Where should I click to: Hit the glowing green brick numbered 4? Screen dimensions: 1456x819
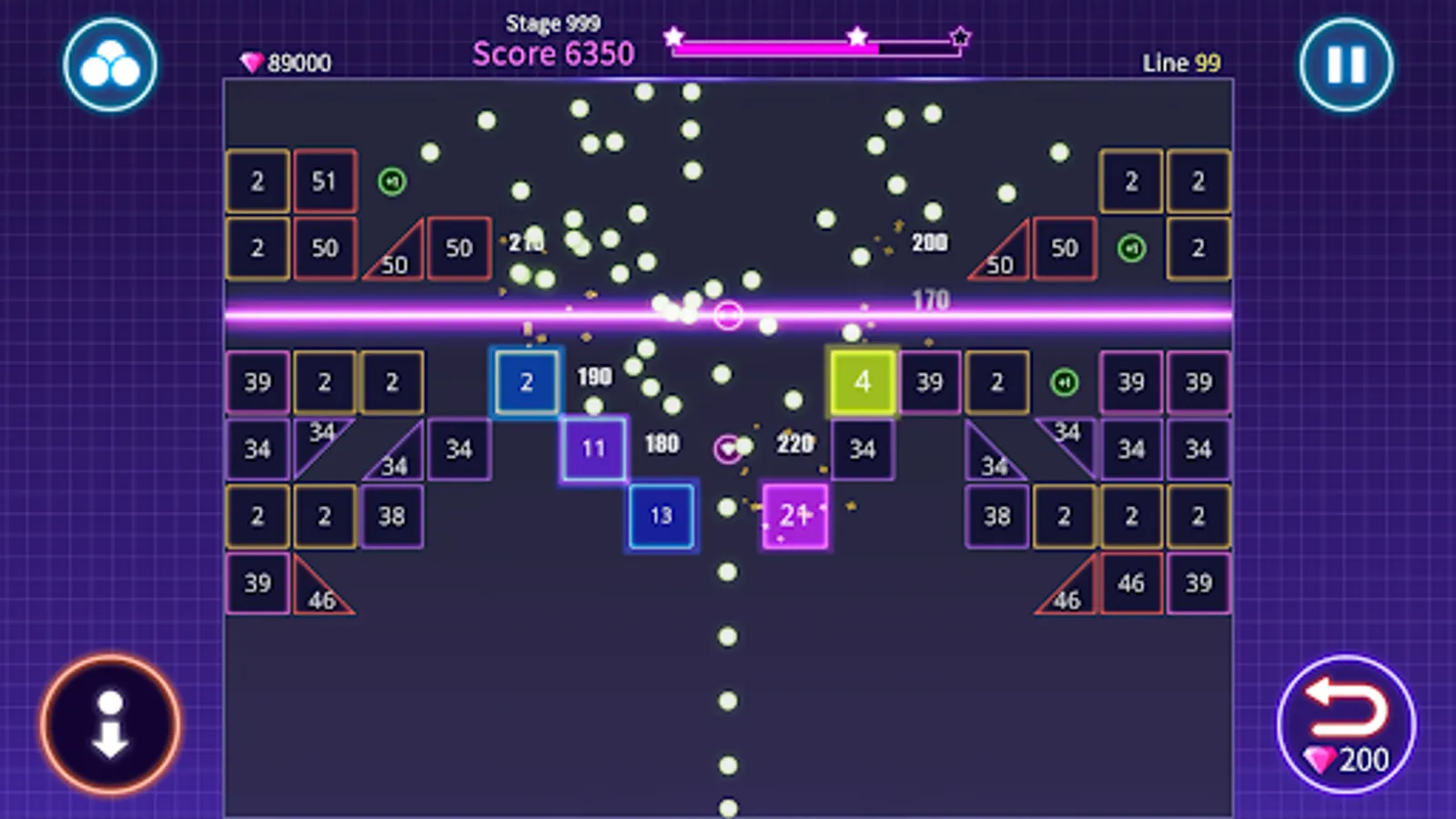pos(862,382)
